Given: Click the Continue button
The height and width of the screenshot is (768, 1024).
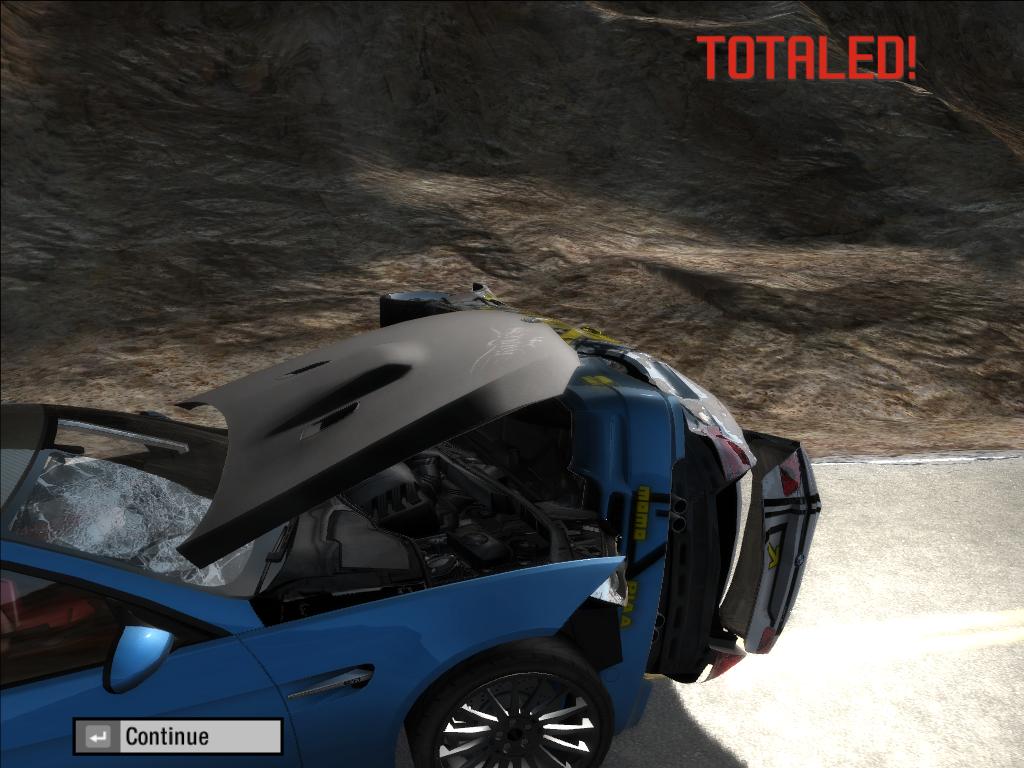Looking at the screenshot, I should click(178, 737).
